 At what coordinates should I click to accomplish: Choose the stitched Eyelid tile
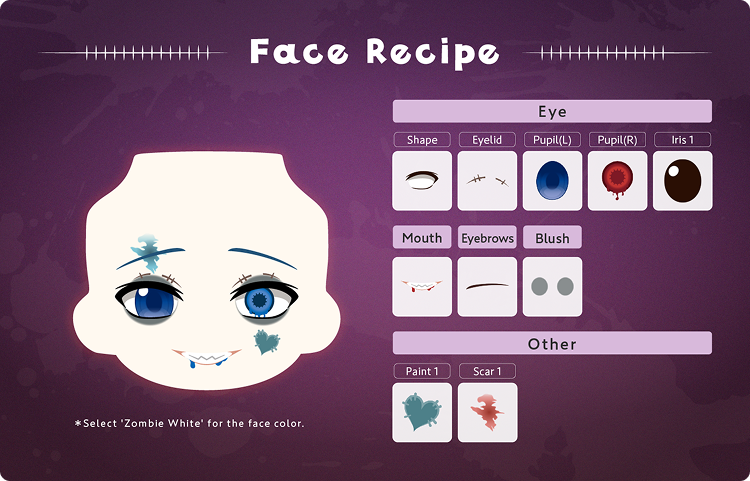(x=487, y=181)
